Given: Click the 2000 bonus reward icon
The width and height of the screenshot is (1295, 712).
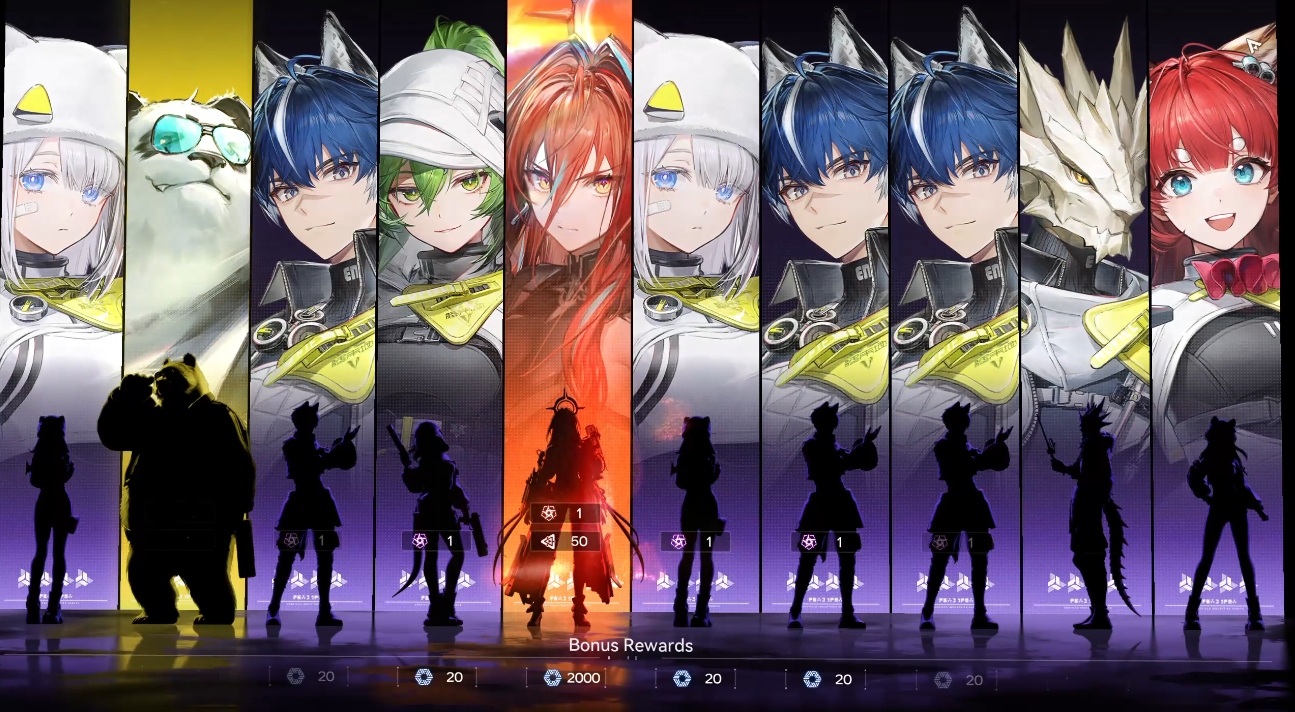Looking at the screenshot, I should [x=552, y=678].
